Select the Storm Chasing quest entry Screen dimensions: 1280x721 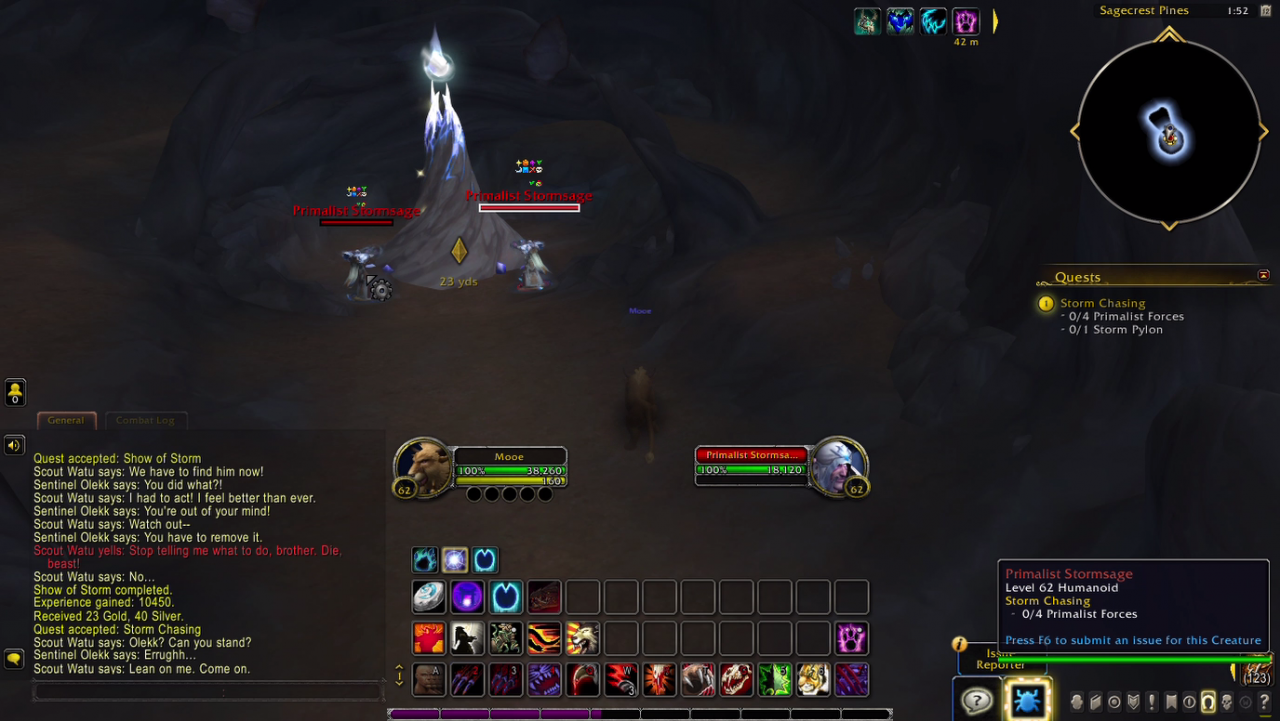point(1102,303)
